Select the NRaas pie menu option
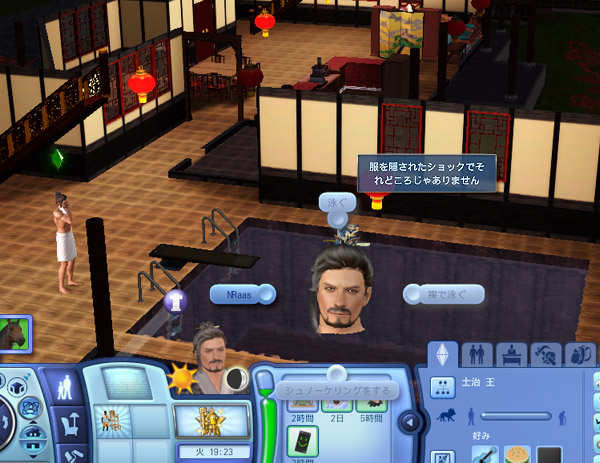Viewport: 600px width, 463px height. [x=236, y=294]
